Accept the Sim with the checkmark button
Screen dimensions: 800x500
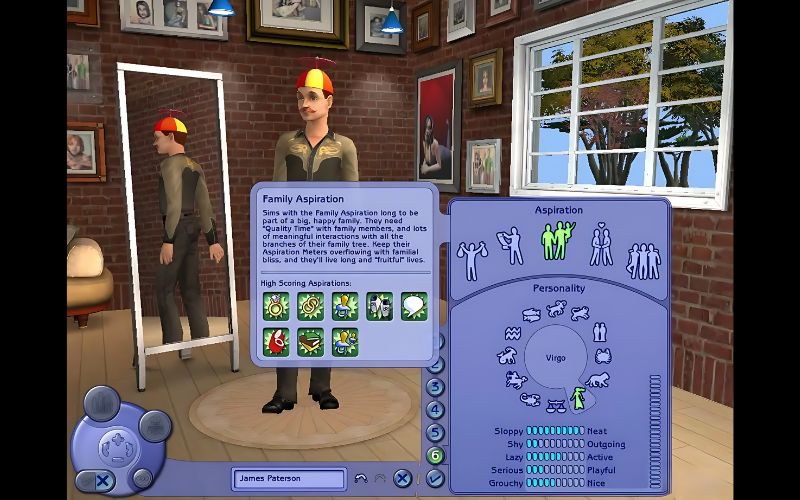(x=435, y=478)
